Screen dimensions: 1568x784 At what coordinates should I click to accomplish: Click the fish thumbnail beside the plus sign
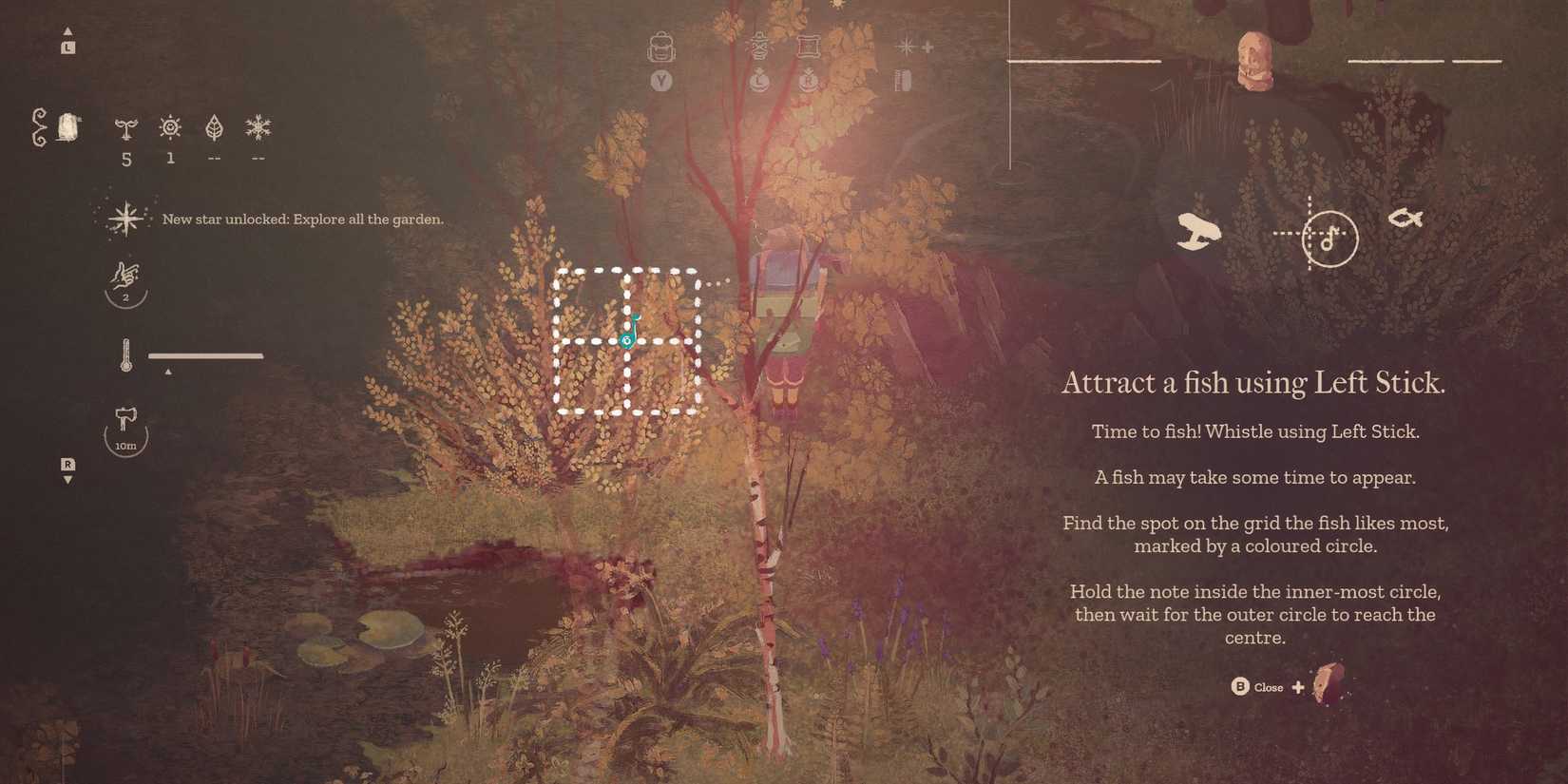point(1325,684)
